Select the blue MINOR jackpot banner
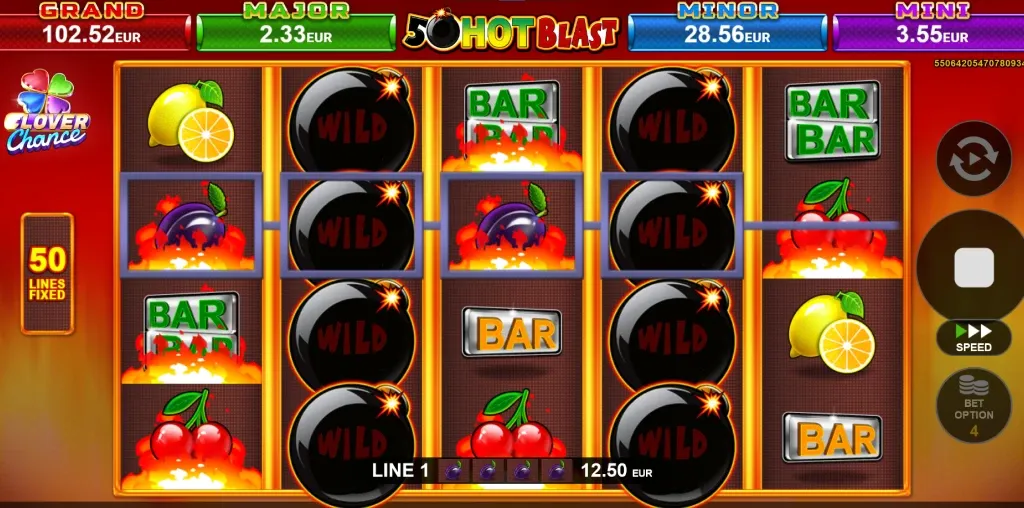The image size is (1024, 508). click(x=727, y=27)
